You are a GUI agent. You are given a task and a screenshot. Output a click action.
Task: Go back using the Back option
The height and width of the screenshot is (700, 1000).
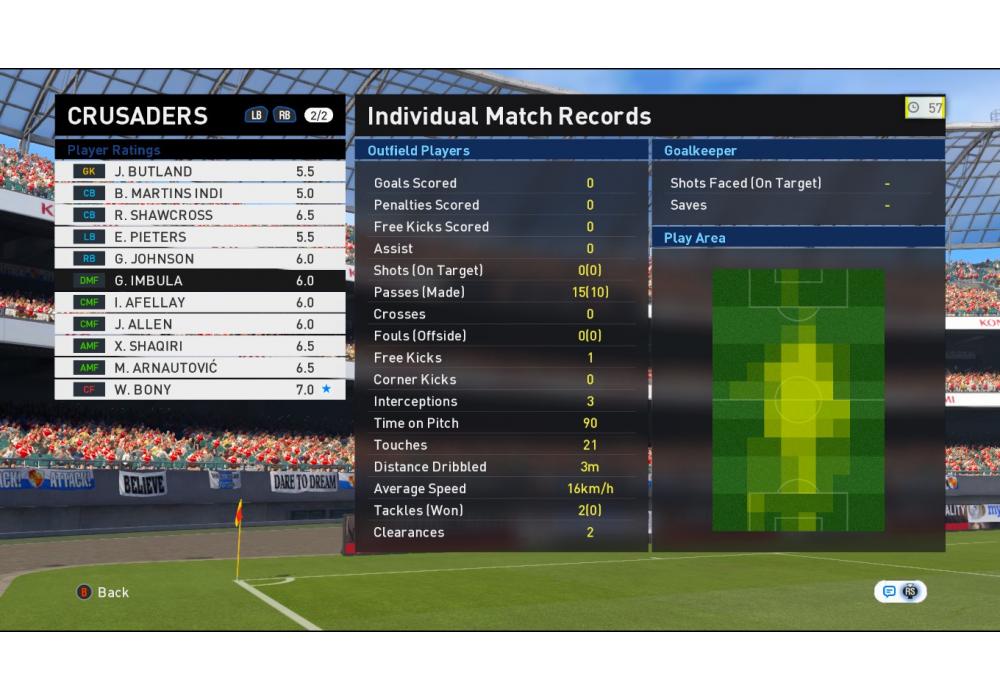coord(104,592)
